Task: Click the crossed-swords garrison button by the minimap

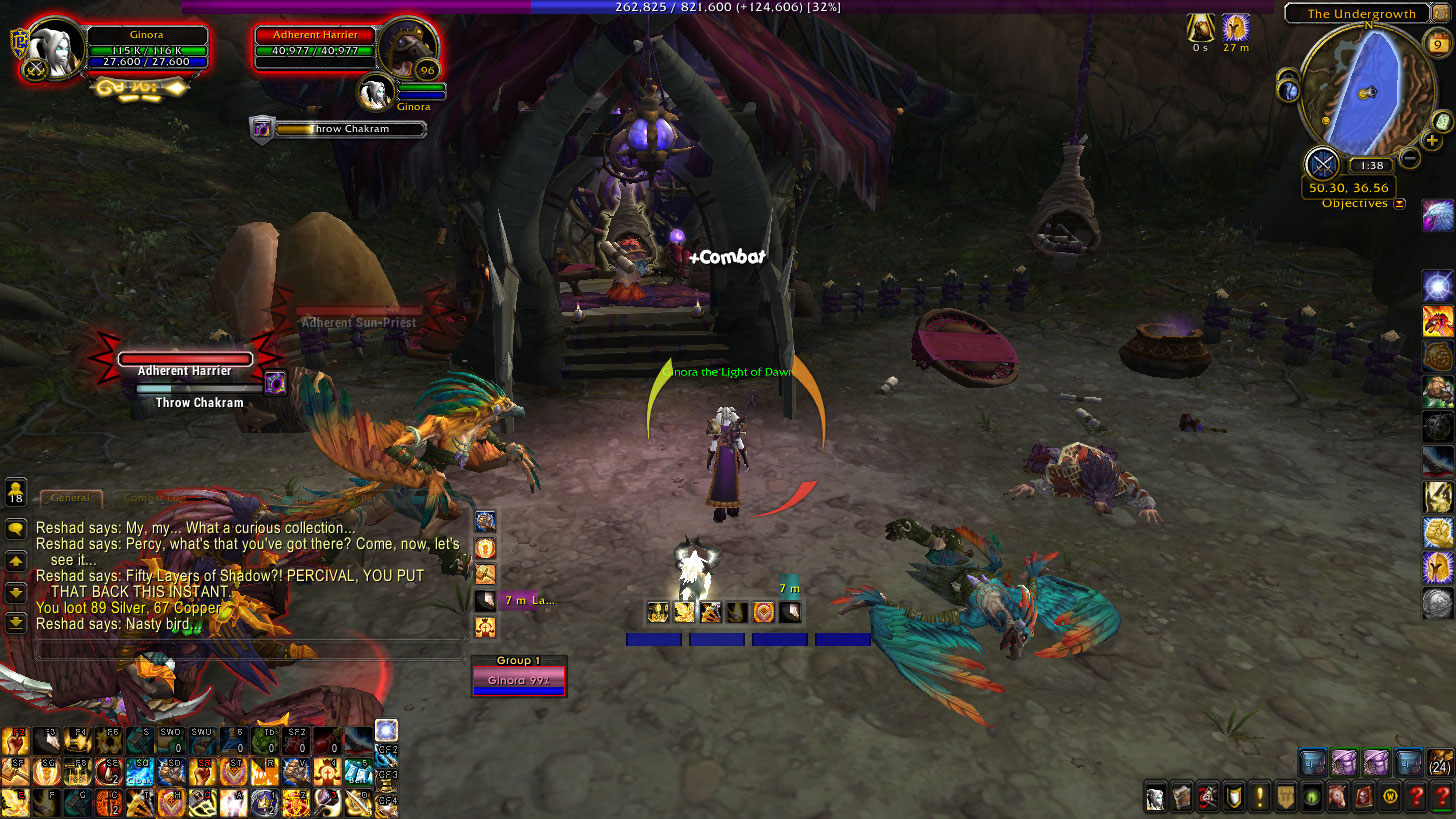Action: click(1323, 163)
